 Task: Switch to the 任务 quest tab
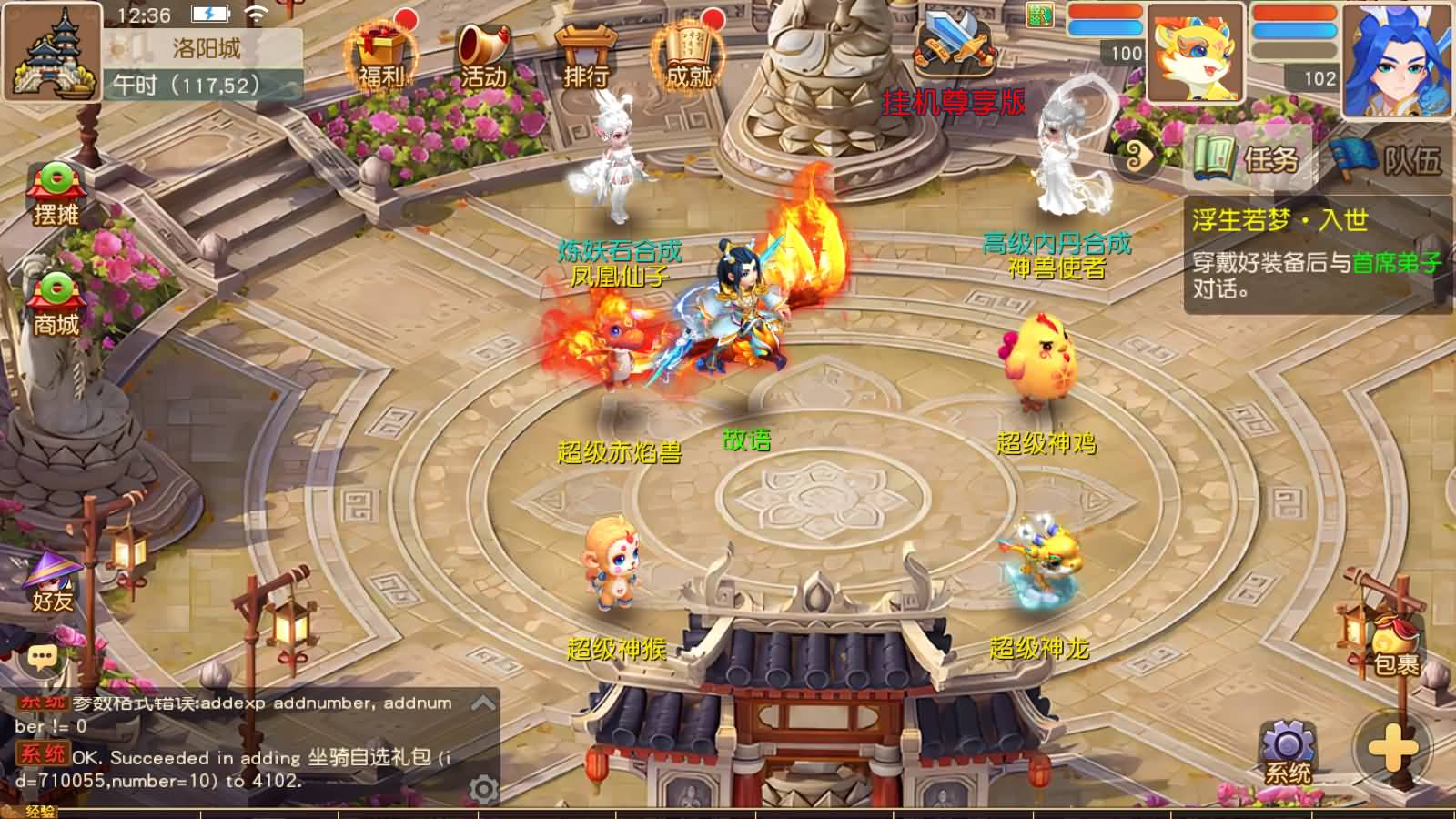(1247, 159)
